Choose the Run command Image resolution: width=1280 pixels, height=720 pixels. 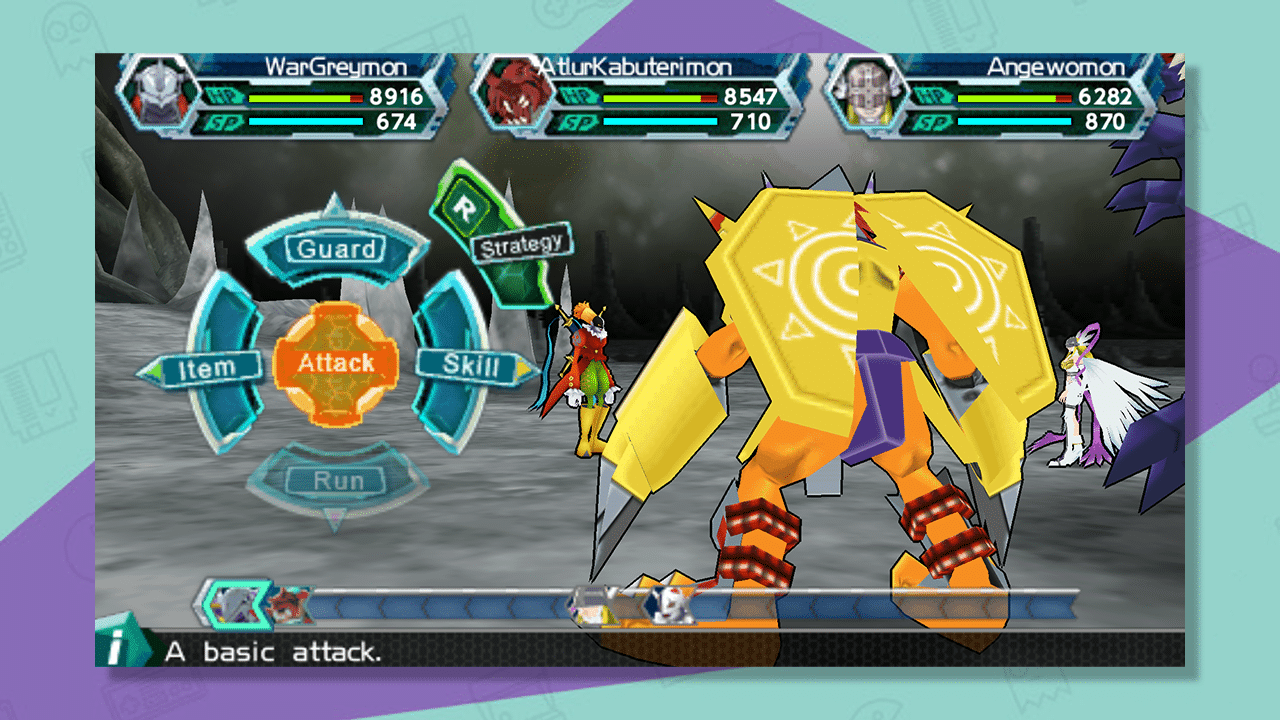point(340,479)
